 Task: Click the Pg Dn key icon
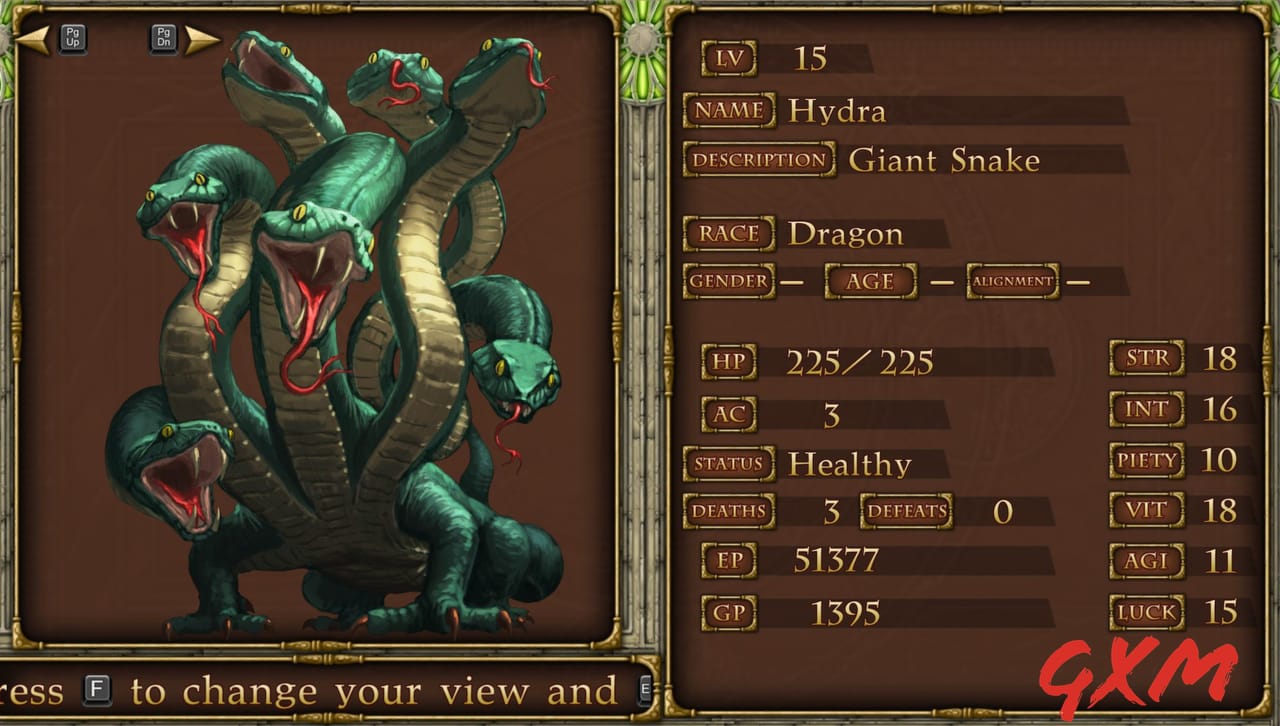click(162, 36)
